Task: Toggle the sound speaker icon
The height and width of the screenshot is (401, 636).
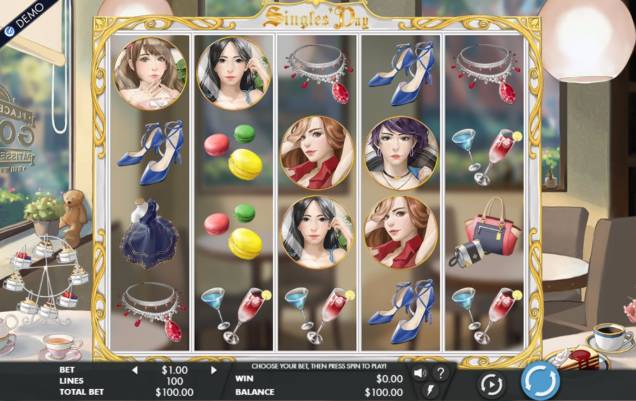Action: tap(419, 373)
